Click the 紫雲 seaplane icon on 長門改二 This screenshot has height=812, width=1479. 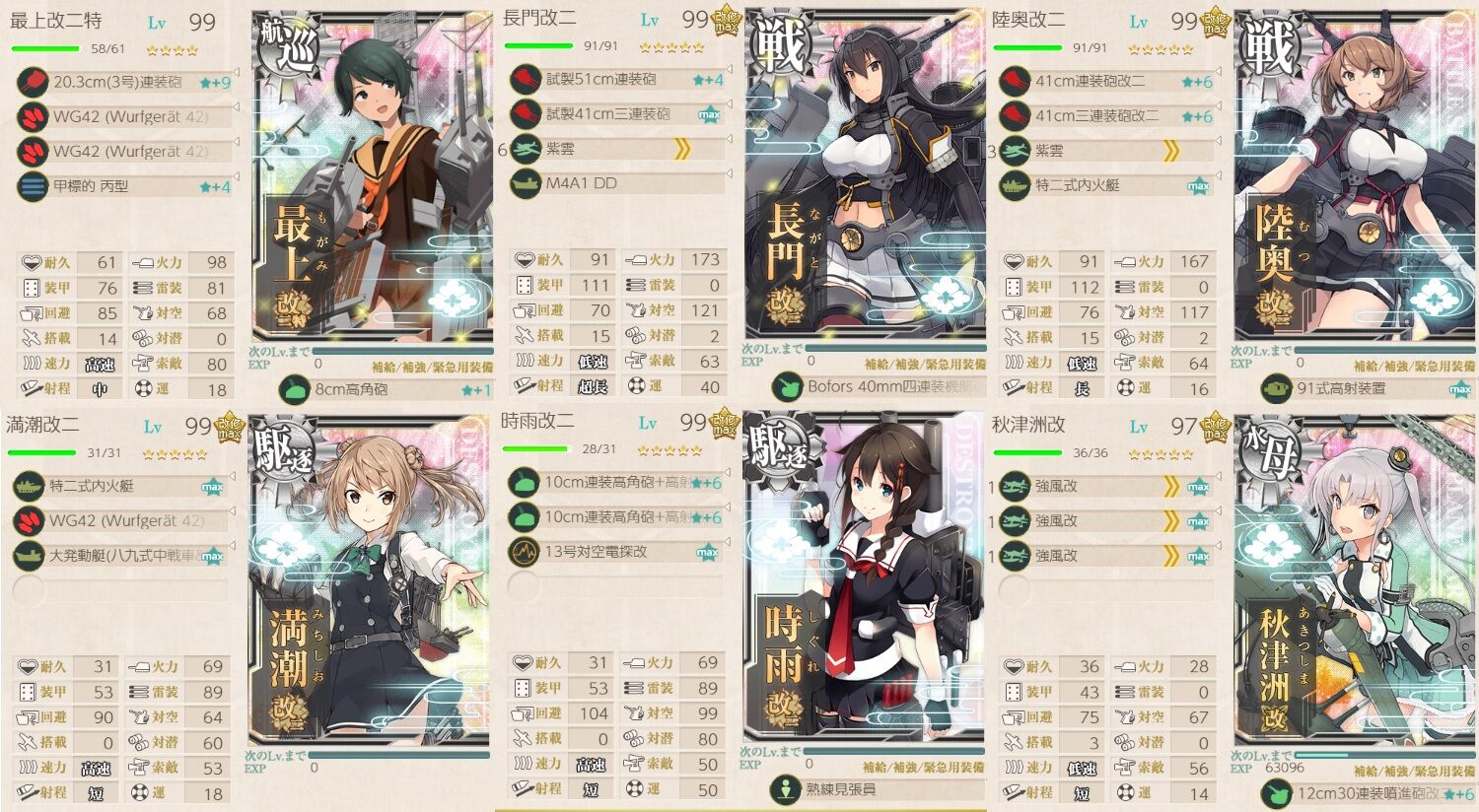coord(524,149)
